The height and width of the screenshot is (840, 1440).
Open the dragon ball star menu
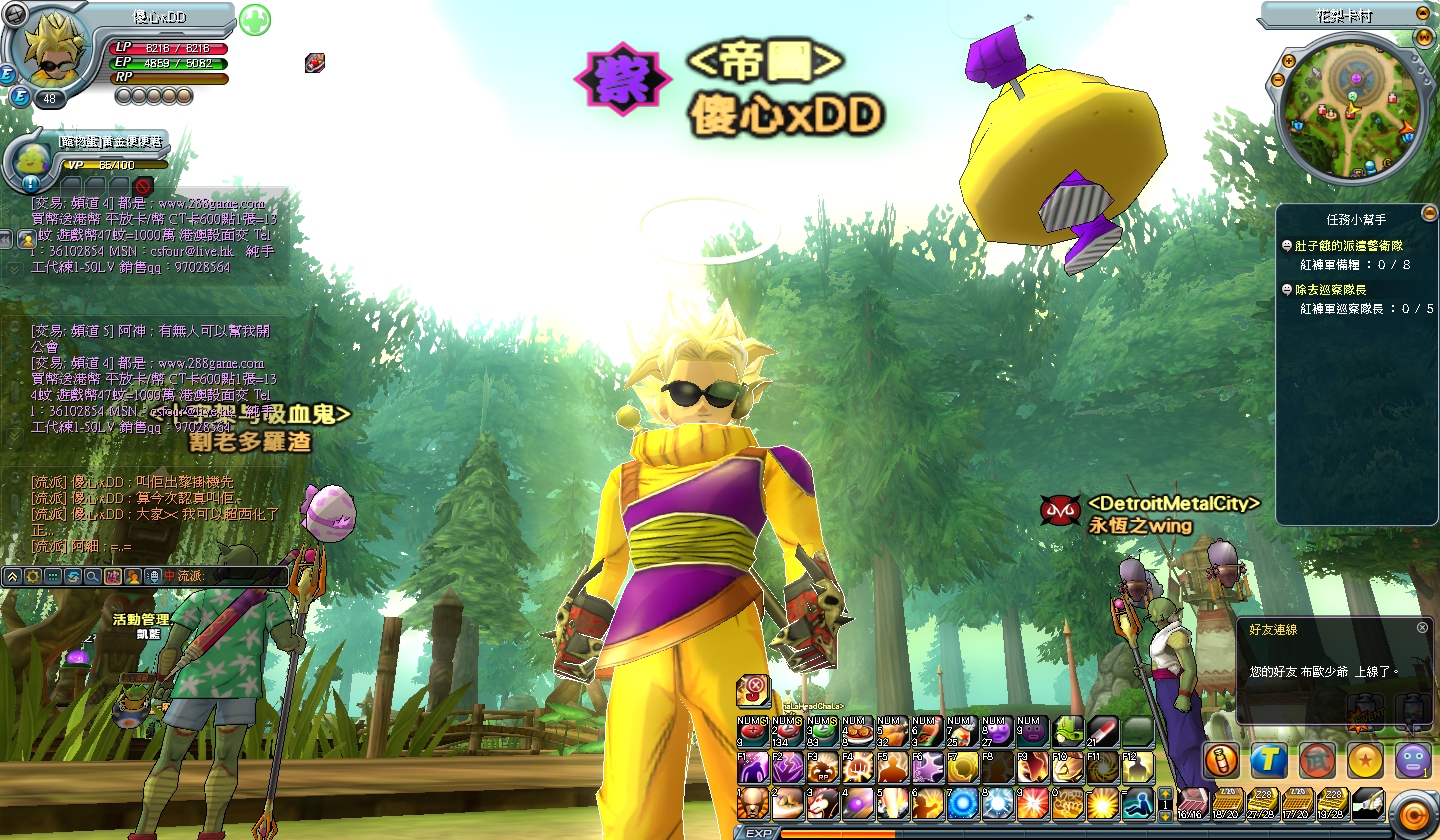click(x=1365, y=761)
